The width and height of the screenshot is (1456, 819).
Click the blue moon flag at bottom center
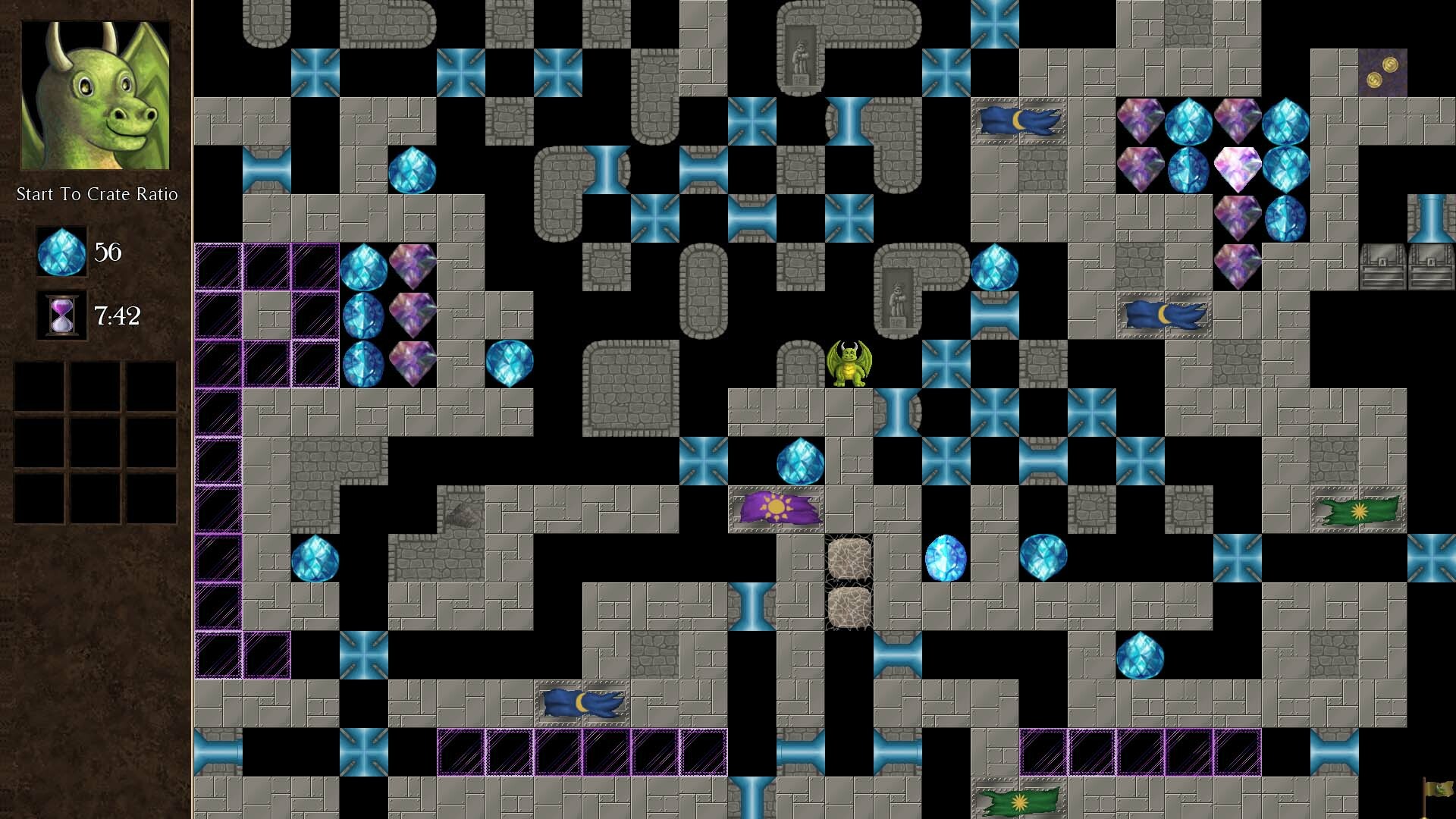(582, 704)
